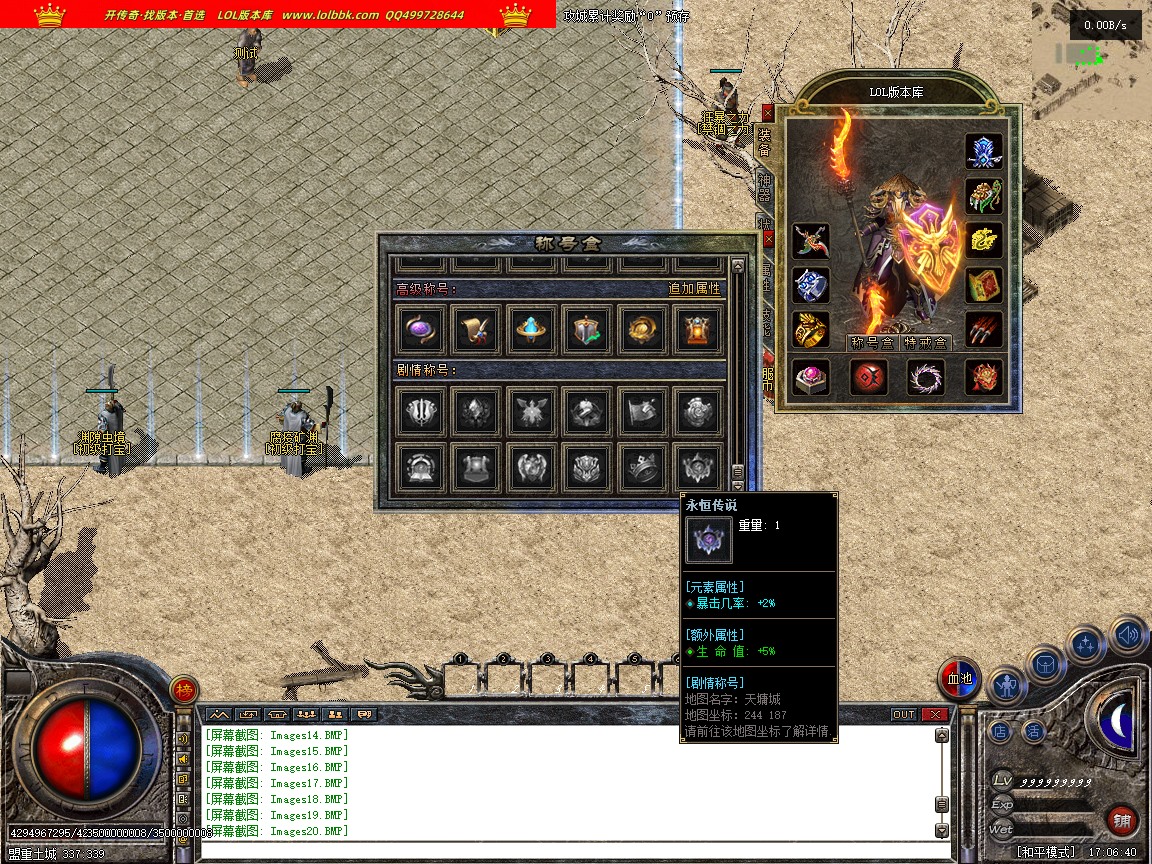Click the 追加属性 link in title box
The width and height of the screenshot is (1152, 864).
pos(694,289)
